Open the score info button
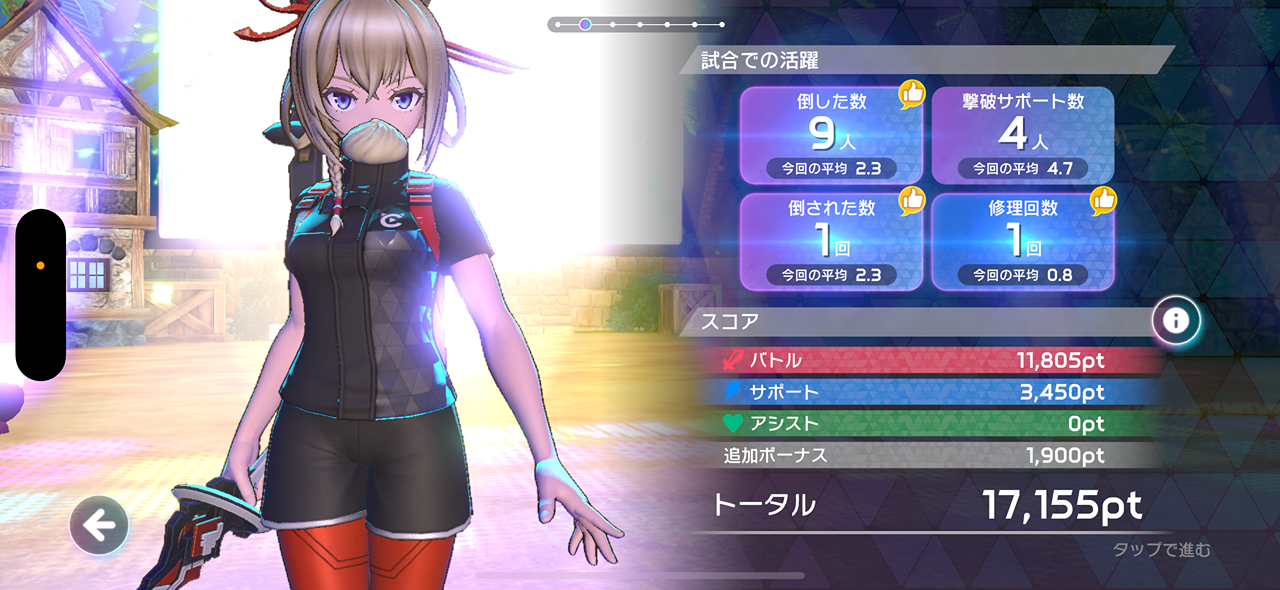 pos(1176,321)
